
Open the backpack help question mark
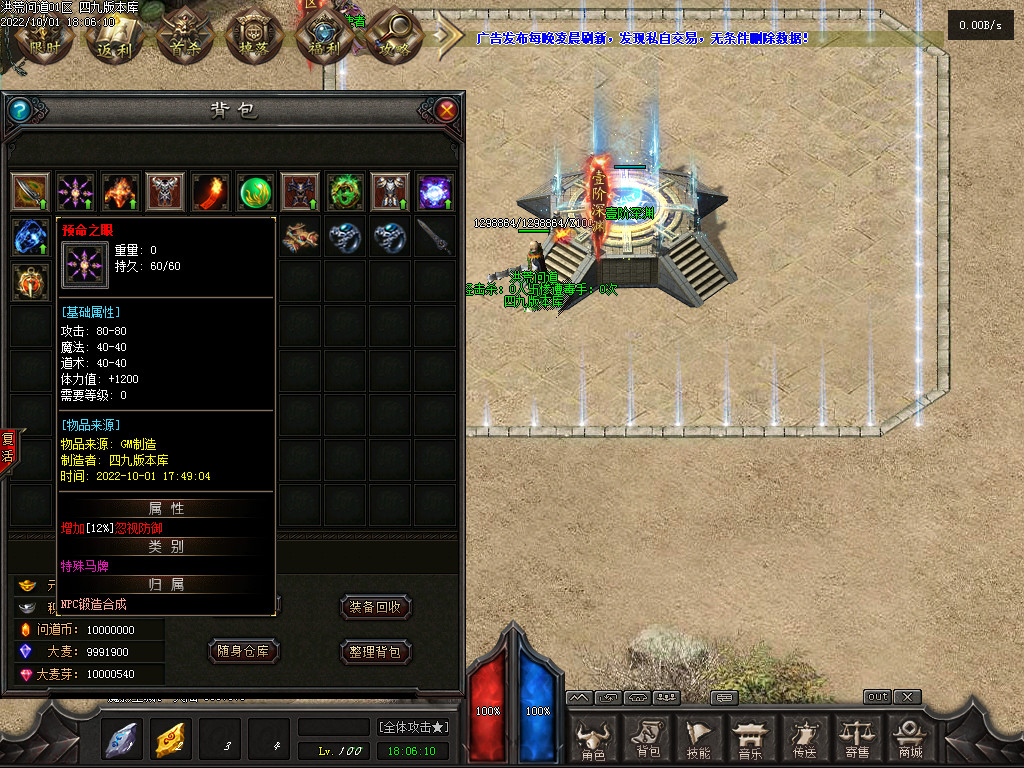coord(20,110)
